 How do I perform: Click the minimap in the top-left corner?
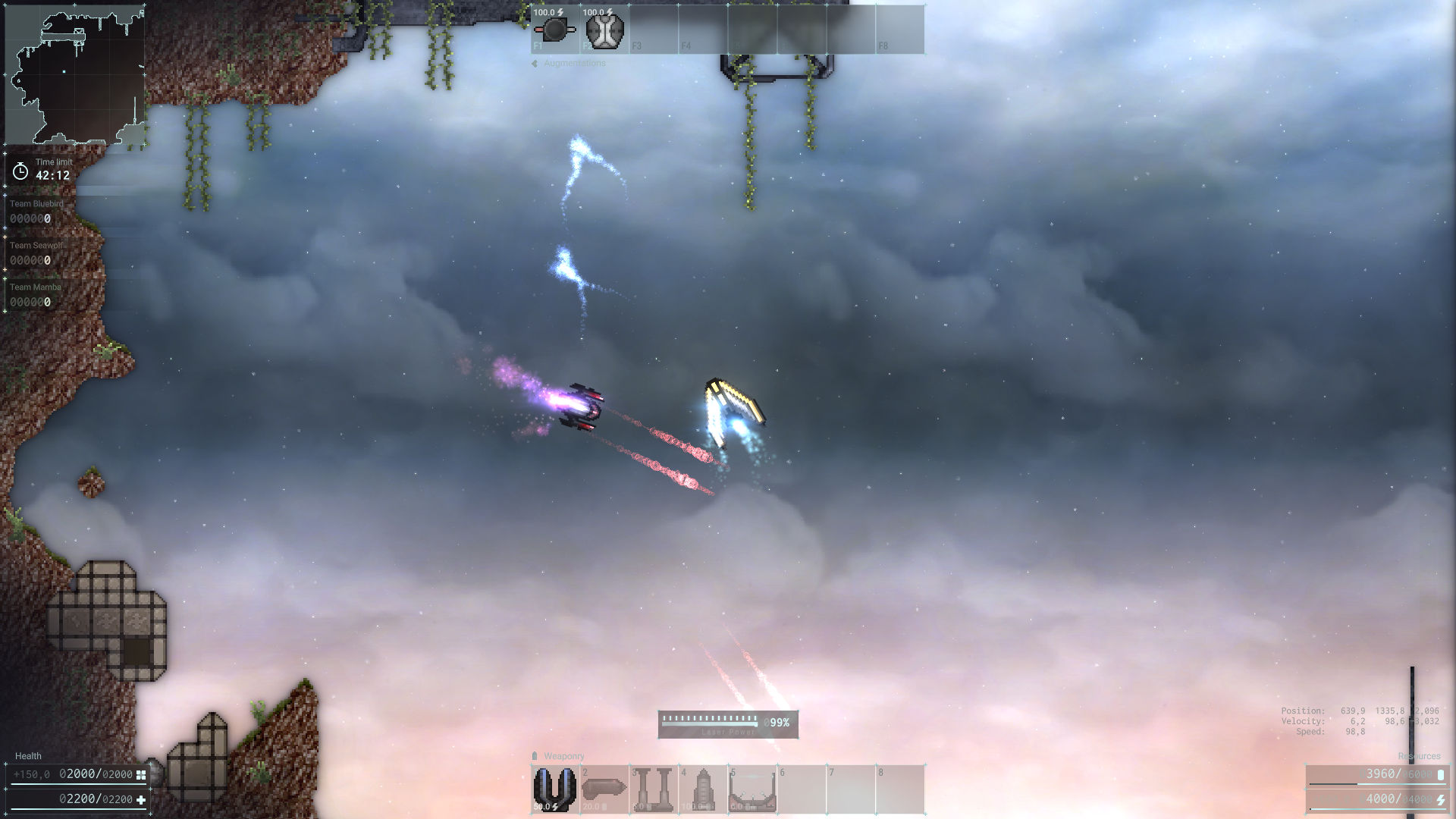pos(76,72)
